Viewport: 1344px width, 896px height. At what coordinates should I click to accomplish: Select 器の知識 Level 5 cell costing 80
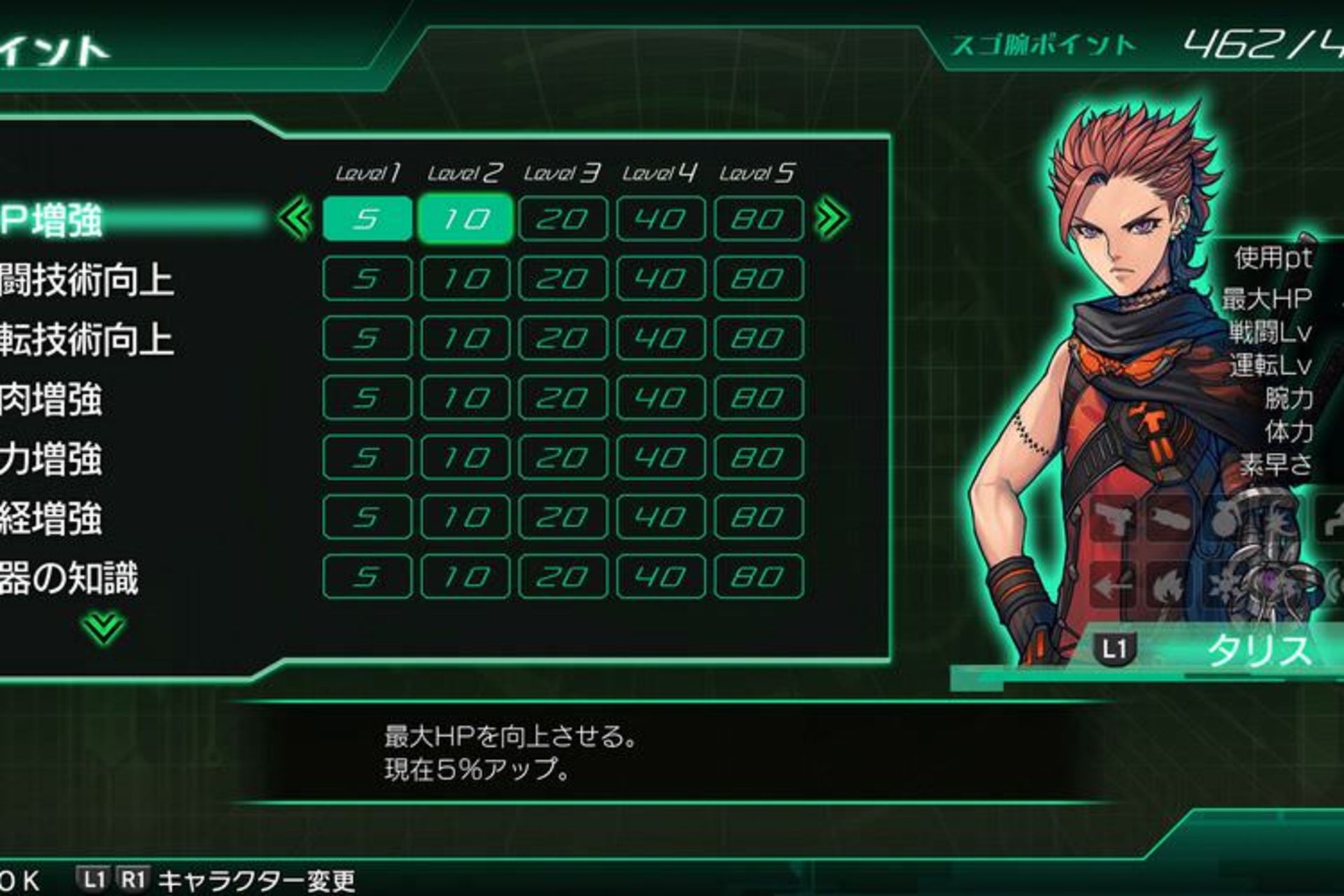click(x=759, y=577)
